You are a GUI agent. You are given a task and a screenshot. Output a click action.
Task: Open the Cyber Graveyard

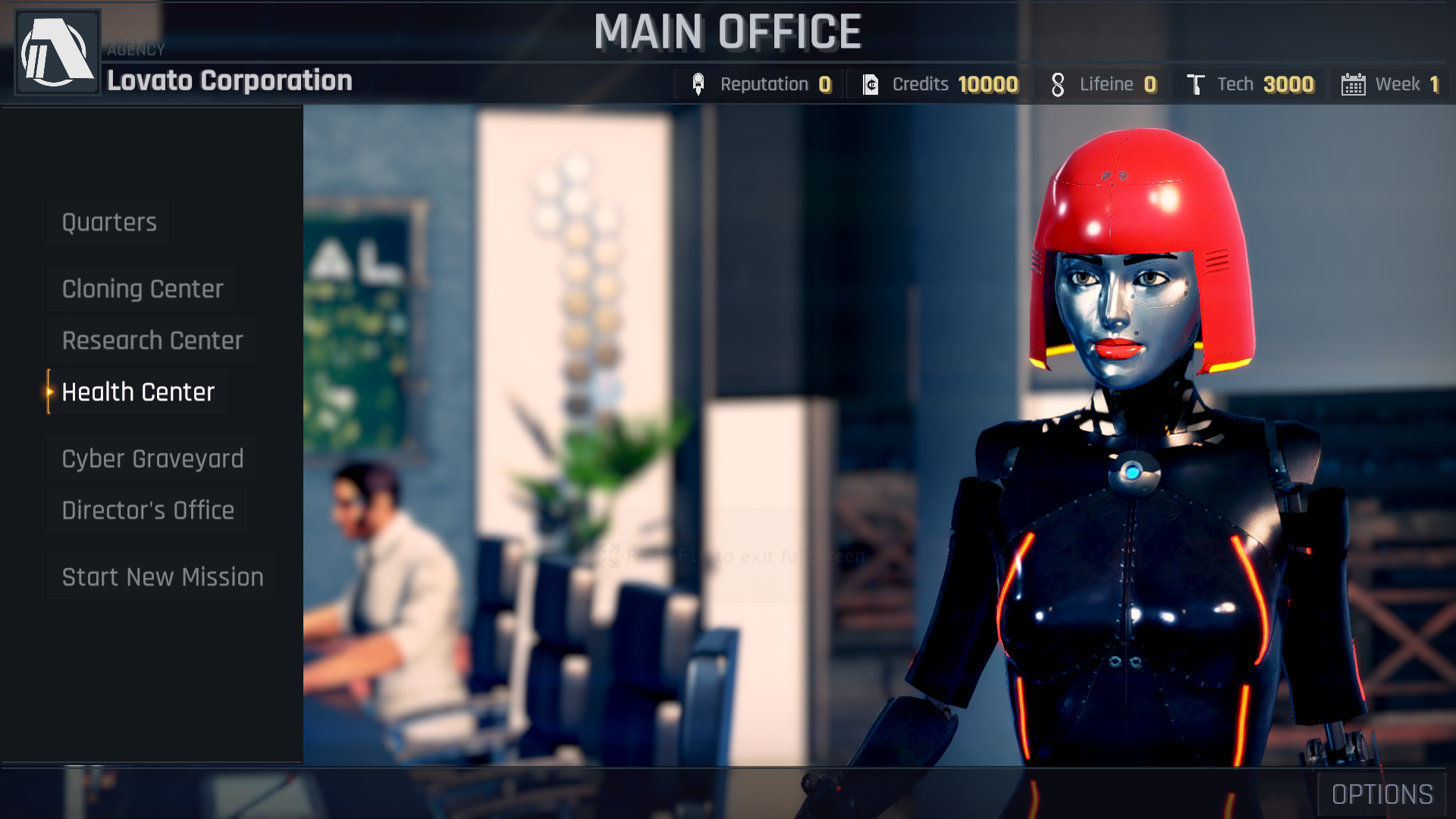152,458
